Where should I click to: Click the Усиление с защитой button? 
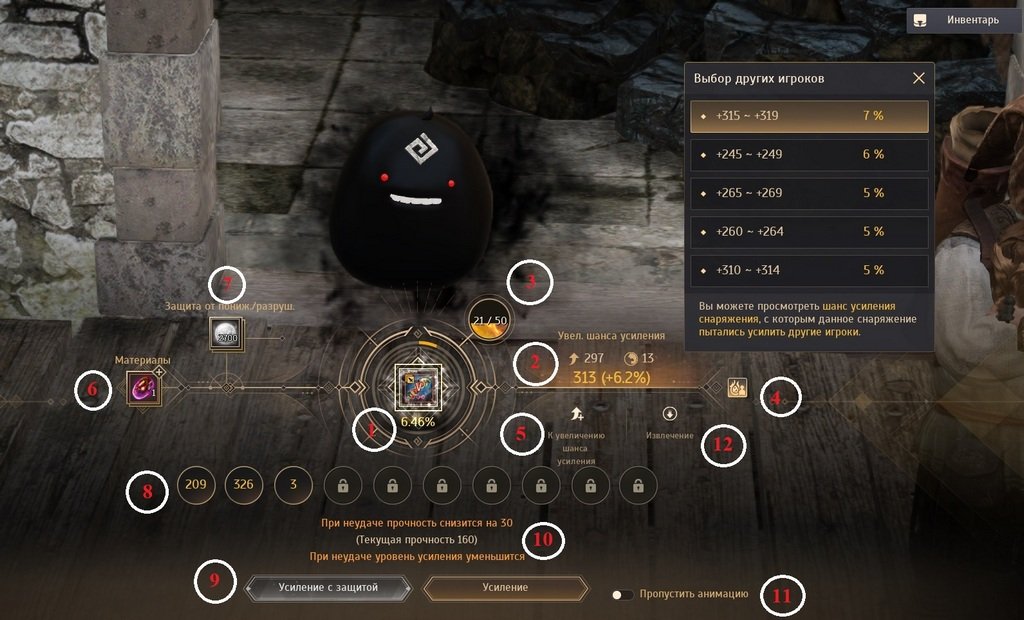coord(328,588)
